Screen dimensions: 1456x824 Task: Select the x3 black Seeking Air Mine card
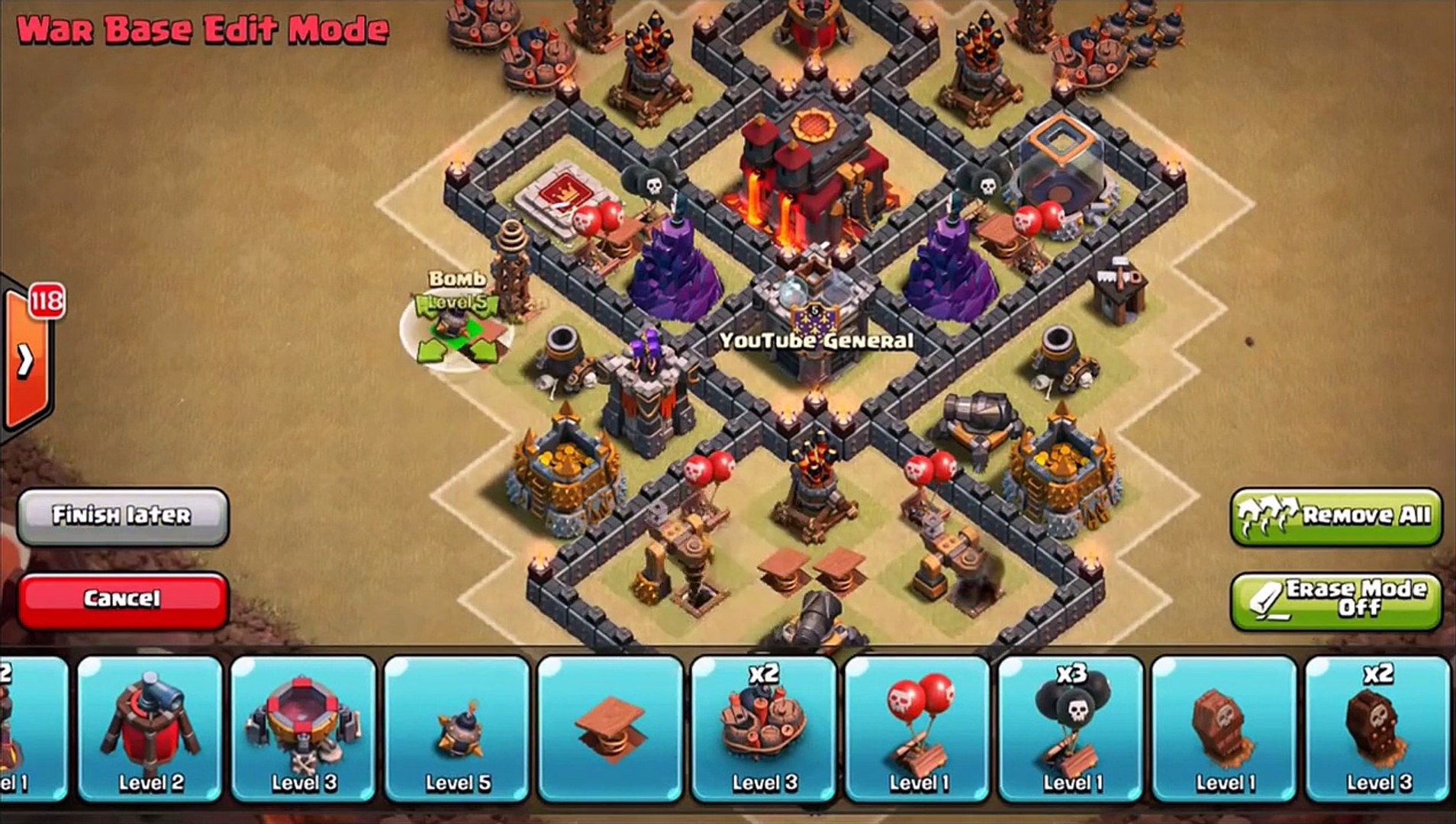pos(1071,729)
